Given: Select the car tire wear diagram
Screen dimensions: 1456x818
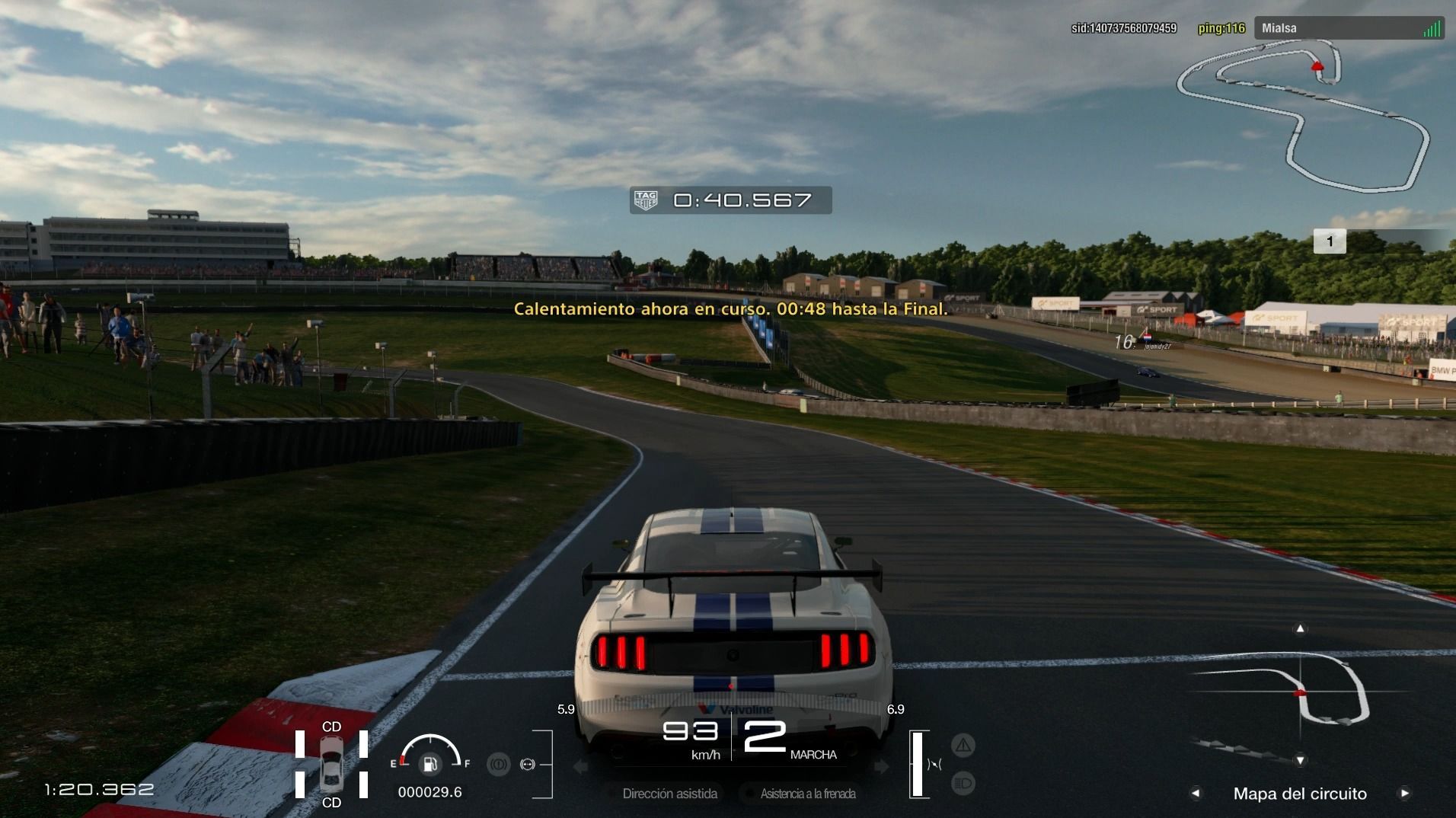Looking at the screenshot, I should pos(331,764).
